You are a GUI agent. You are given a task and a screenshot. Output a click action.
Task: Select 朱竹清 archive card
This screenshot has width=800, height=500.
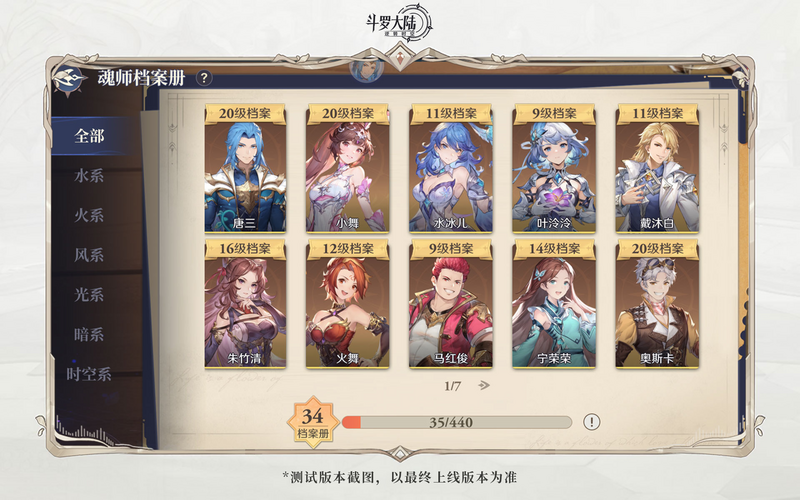click(x=245, y=304)
